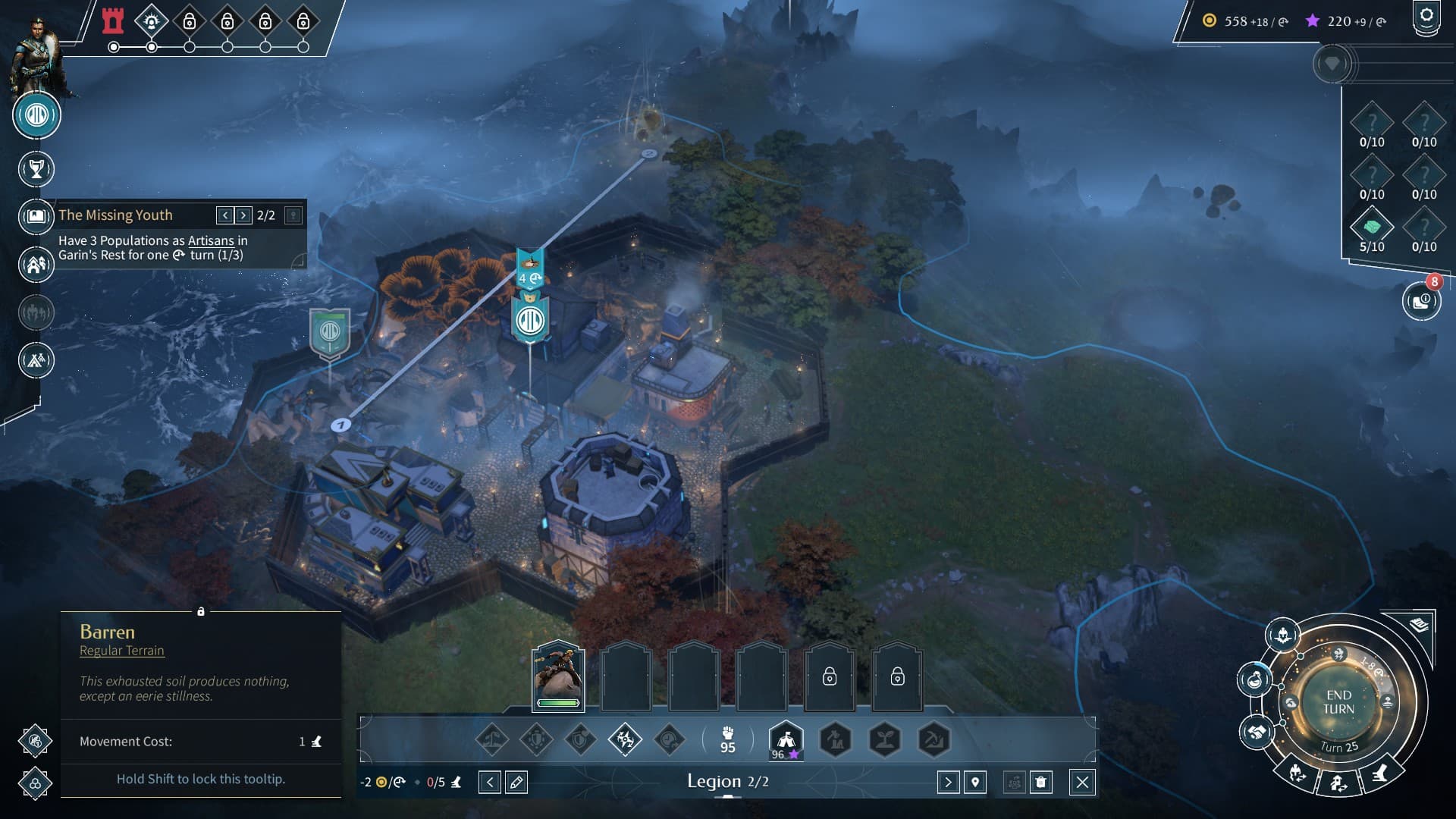Open the quest book icon
The height and width of the screenshot is (819, 1456).
pyautogui.click(x=36, y=216)
